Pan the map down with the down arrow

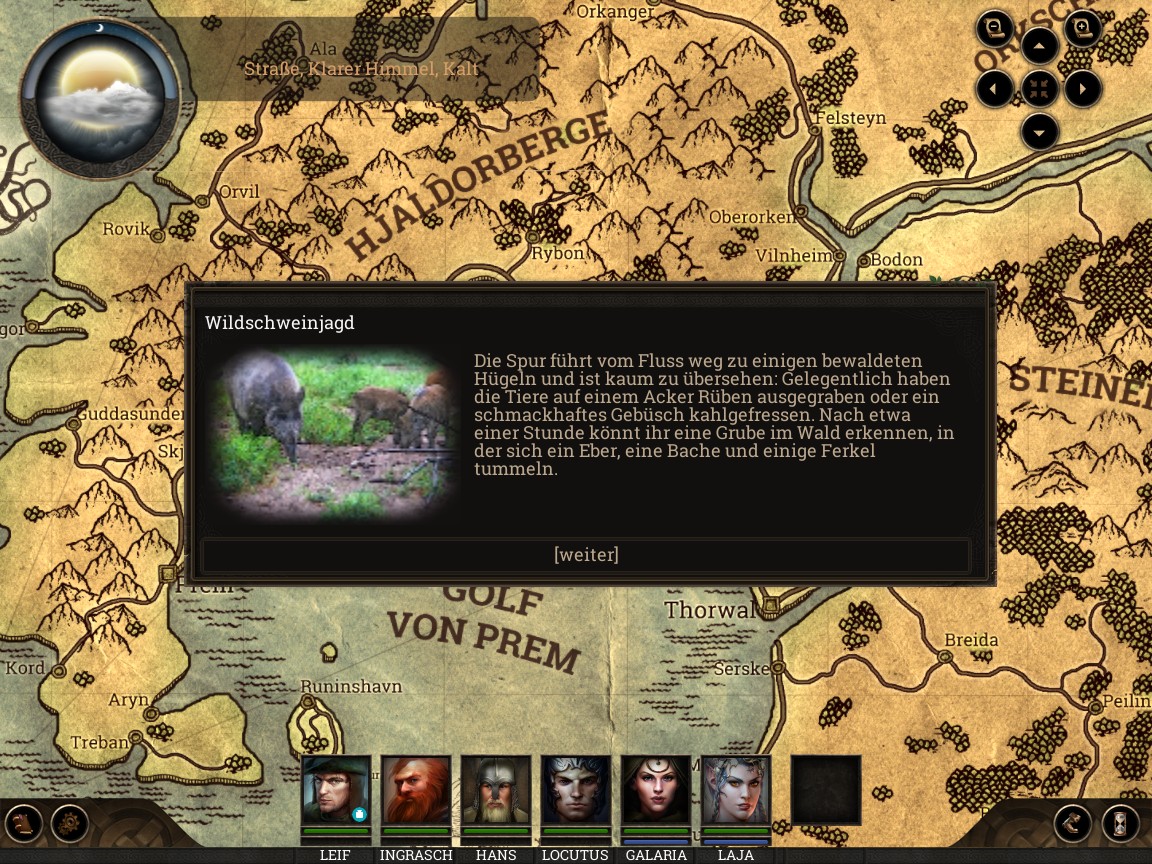click(1040, 131)
